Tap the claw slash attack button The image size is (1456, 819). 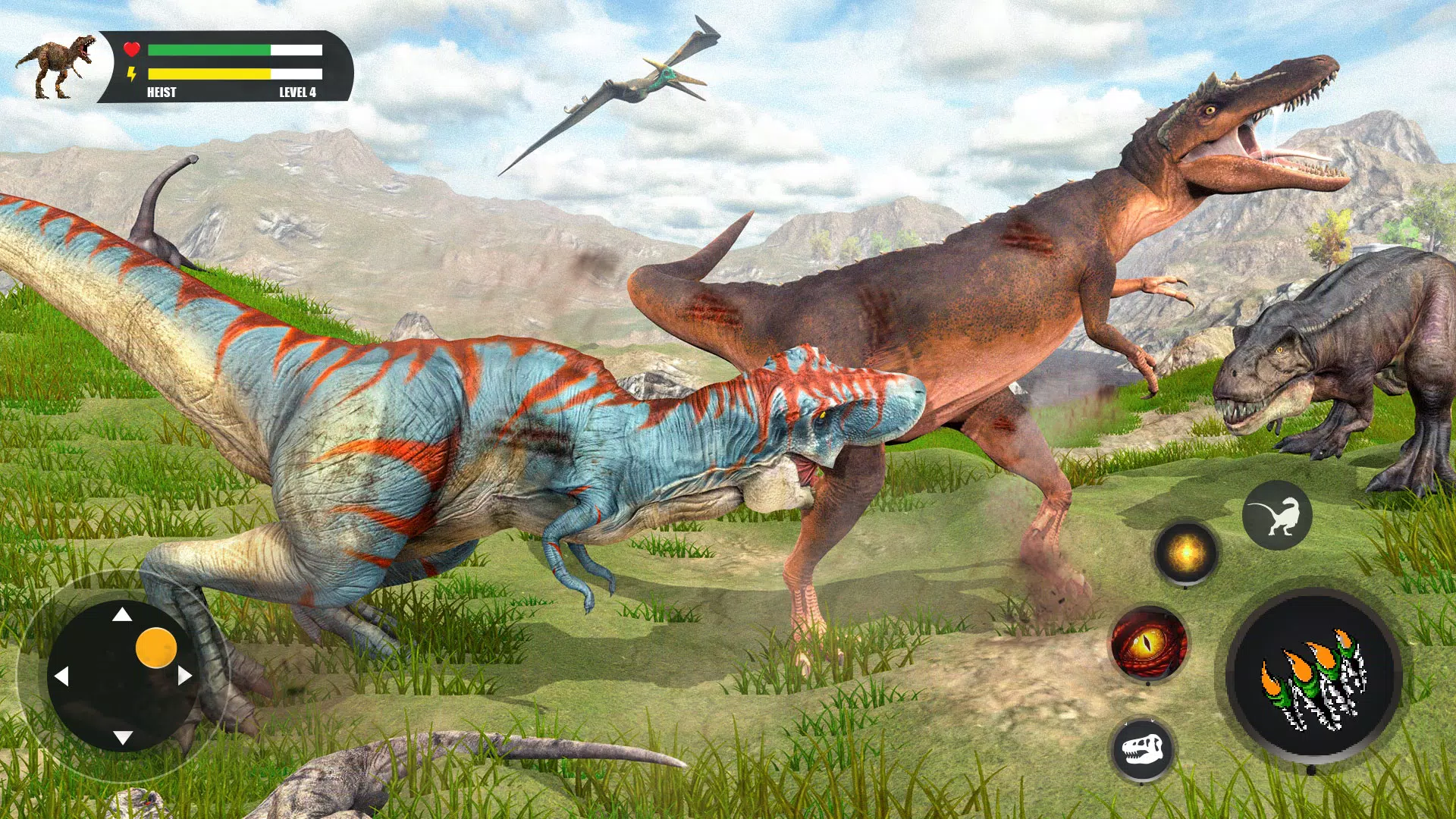(1314, 676)
